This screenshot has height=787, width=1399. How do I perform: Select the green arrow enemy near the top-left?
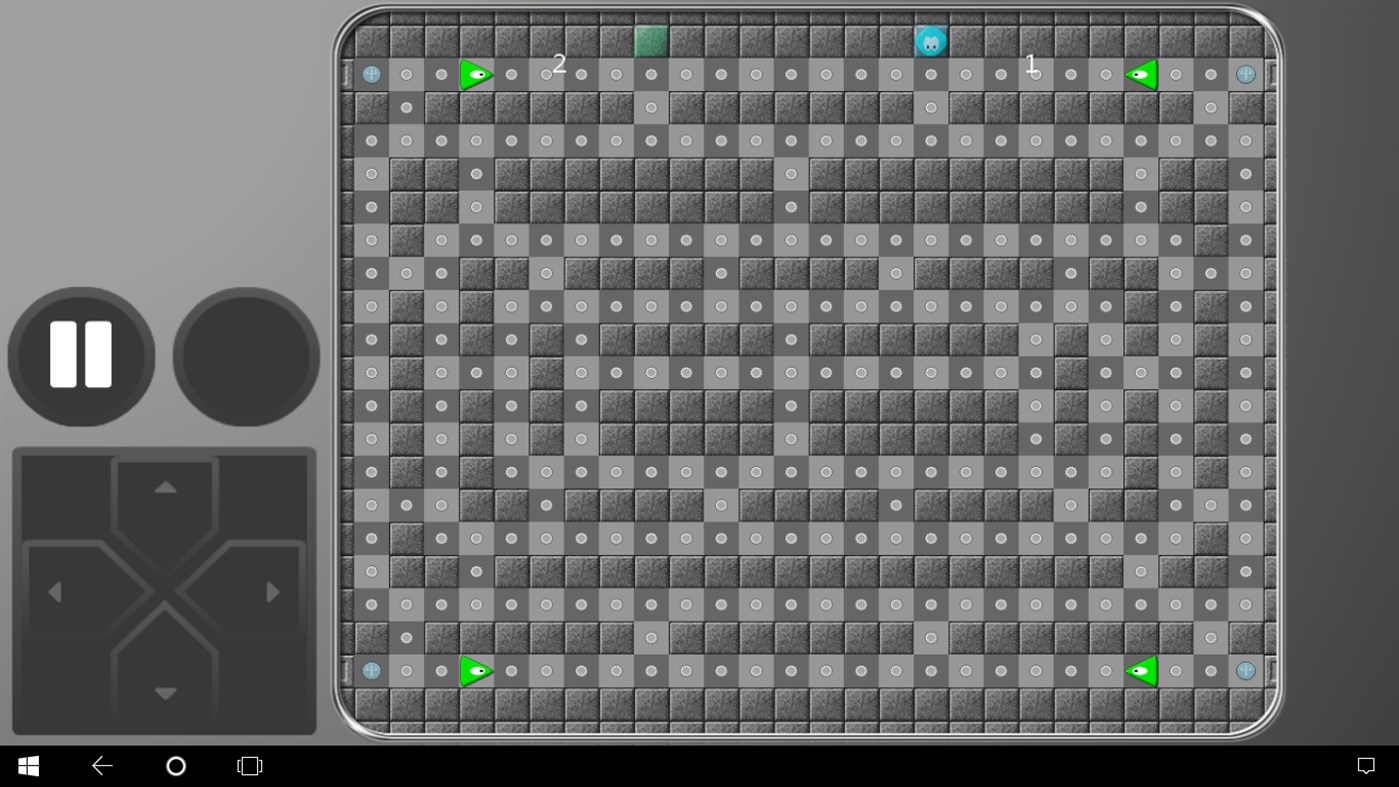coord(477,72)
